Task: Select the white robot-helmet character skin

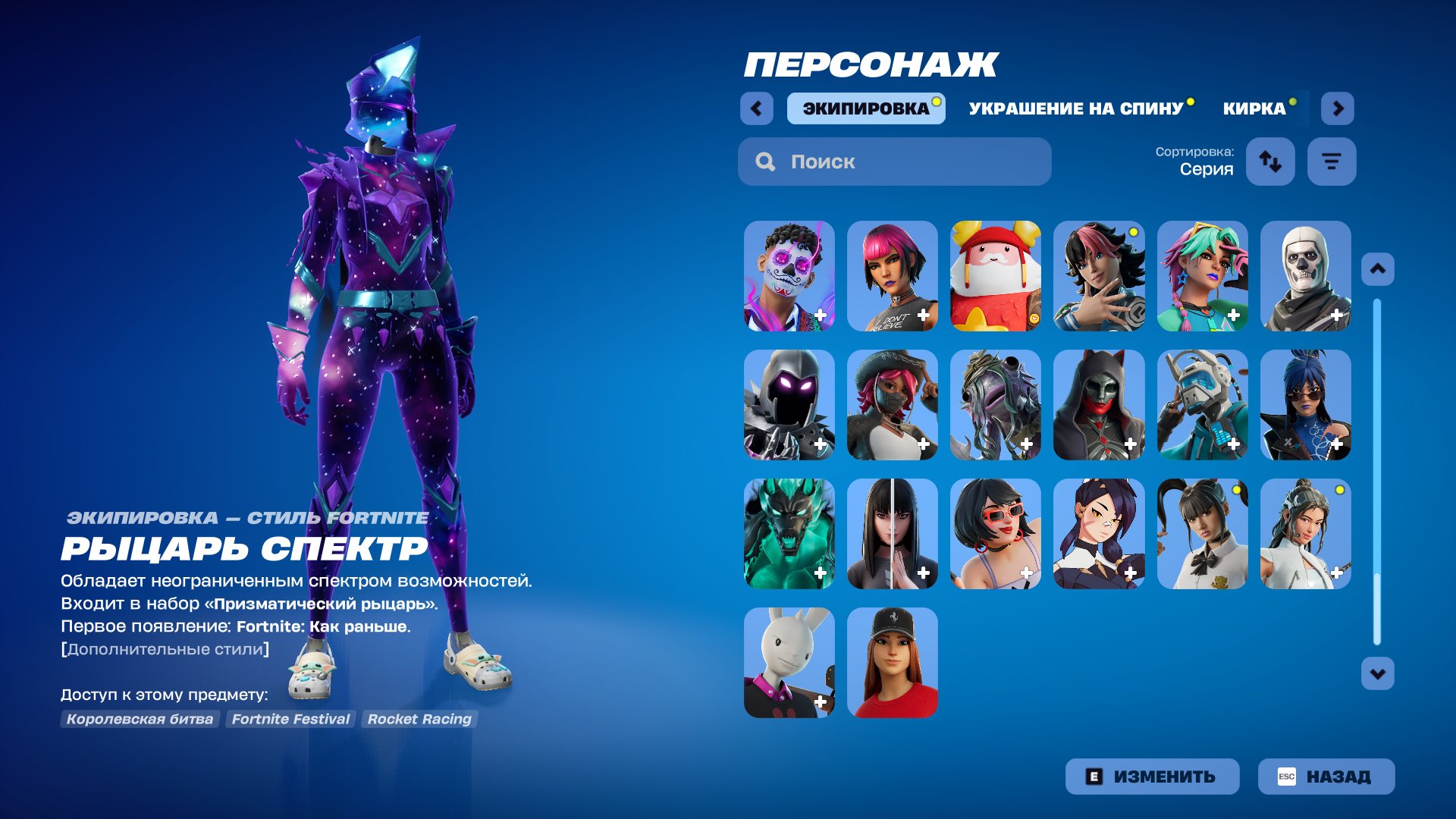Action: coord(1202,406)
